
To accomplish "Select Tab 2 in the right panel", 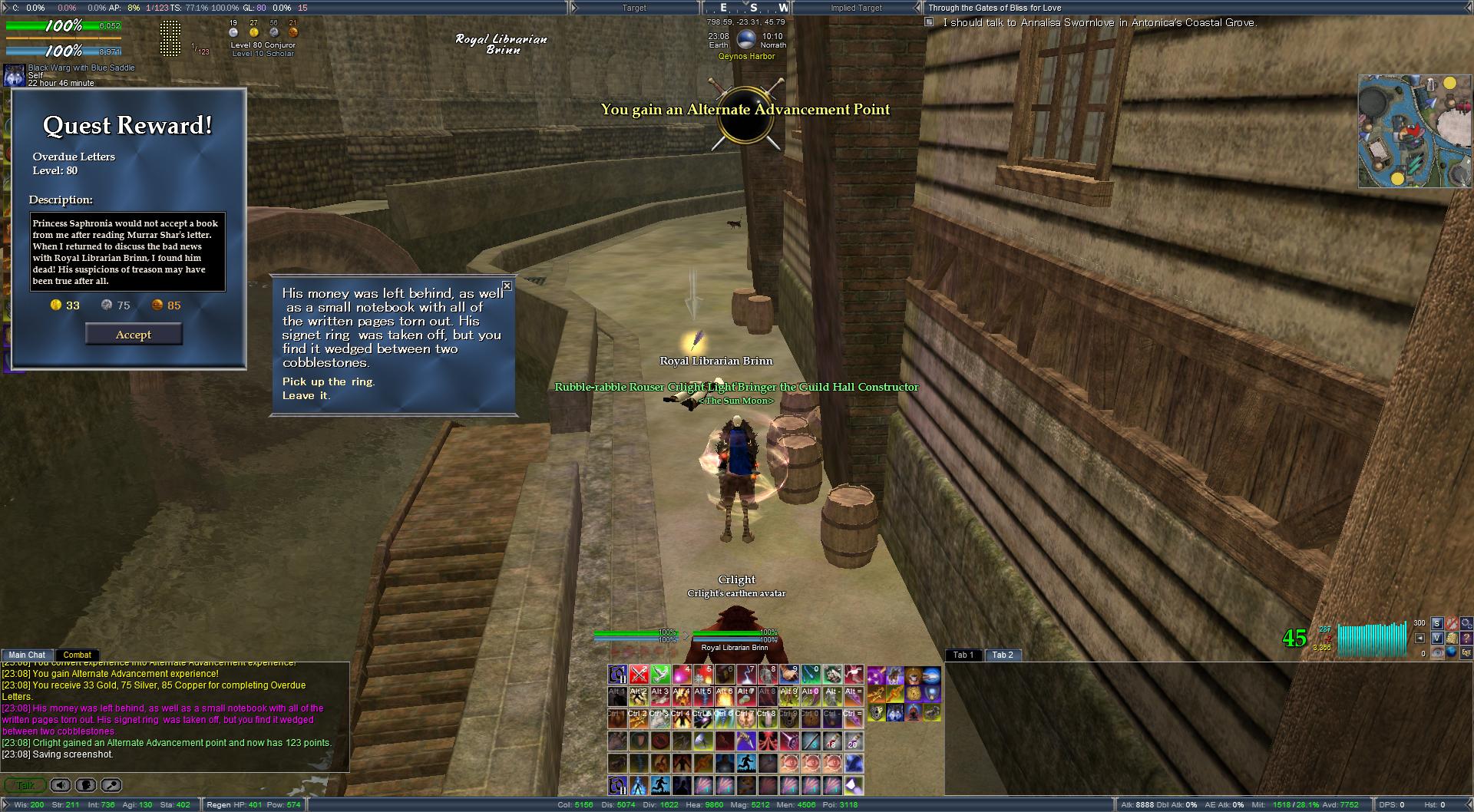I will [x=1003, y=655].
